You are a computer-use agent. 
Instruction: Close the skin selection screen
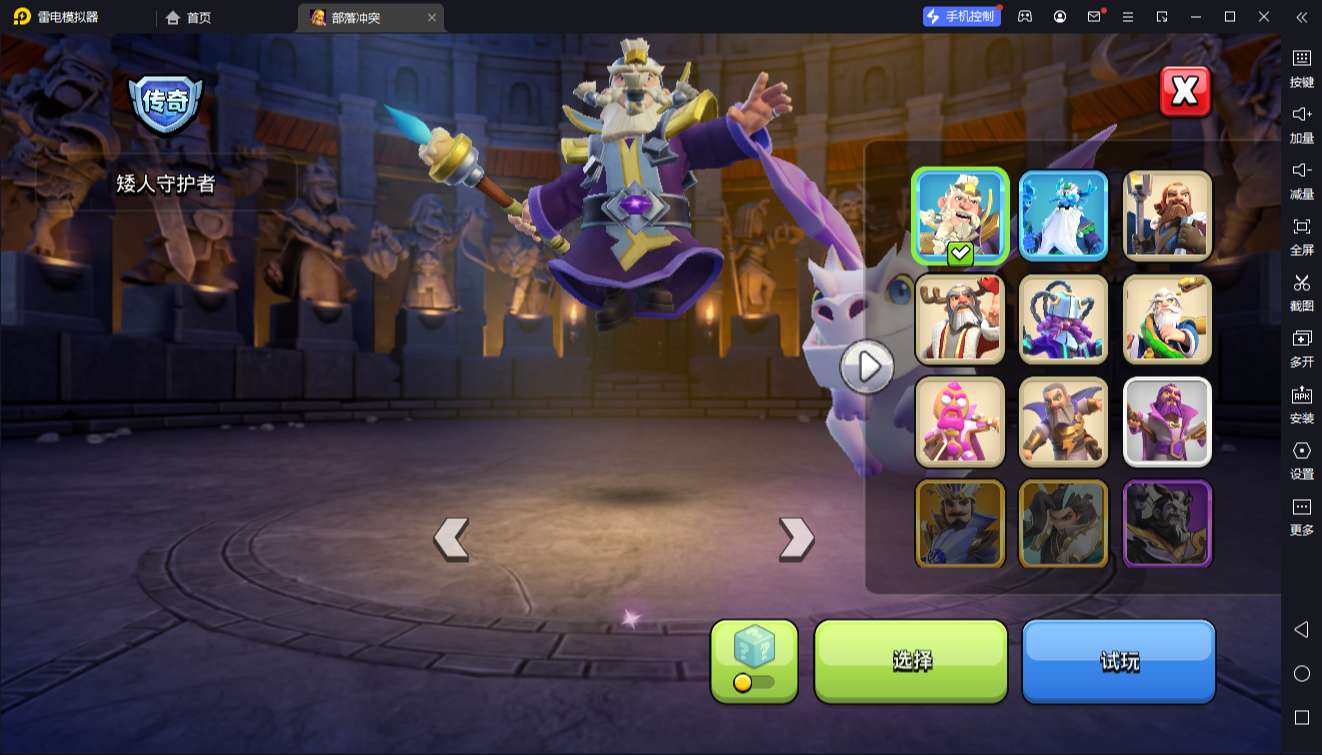(x=1185, y=92)
